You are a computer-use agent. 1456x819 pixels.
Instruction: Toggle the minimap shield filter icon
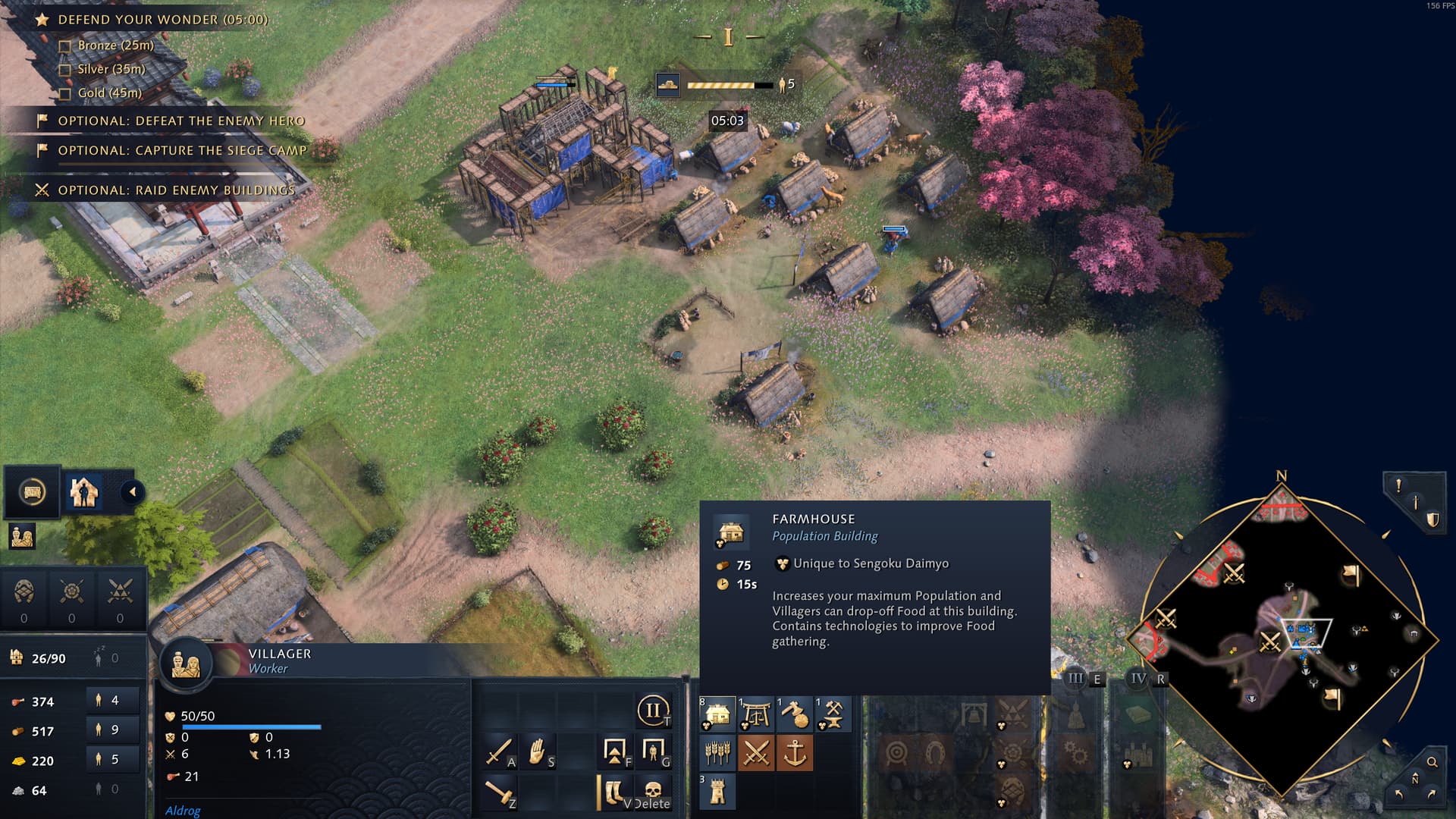click(1432, 519)
